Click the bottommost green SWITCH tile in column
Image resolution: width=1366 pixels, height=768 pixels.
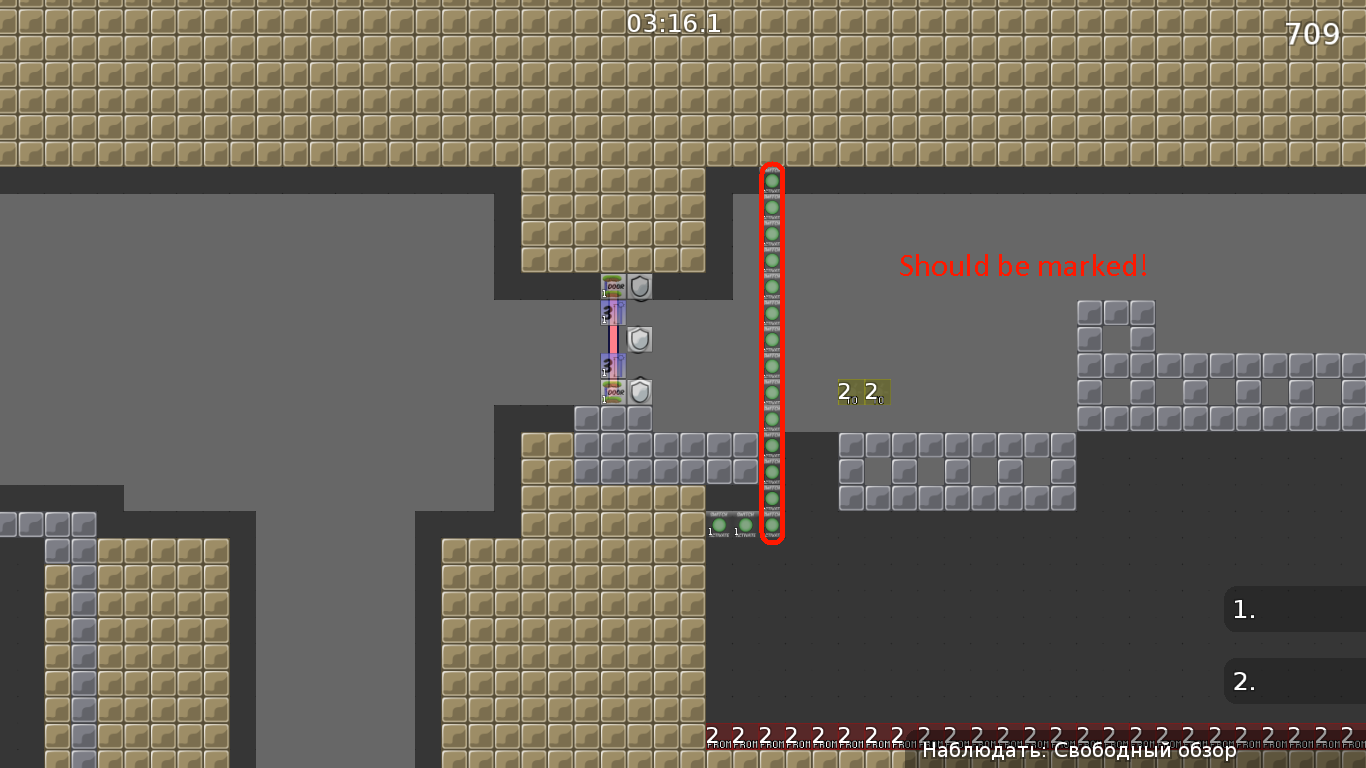pos(771,525)
